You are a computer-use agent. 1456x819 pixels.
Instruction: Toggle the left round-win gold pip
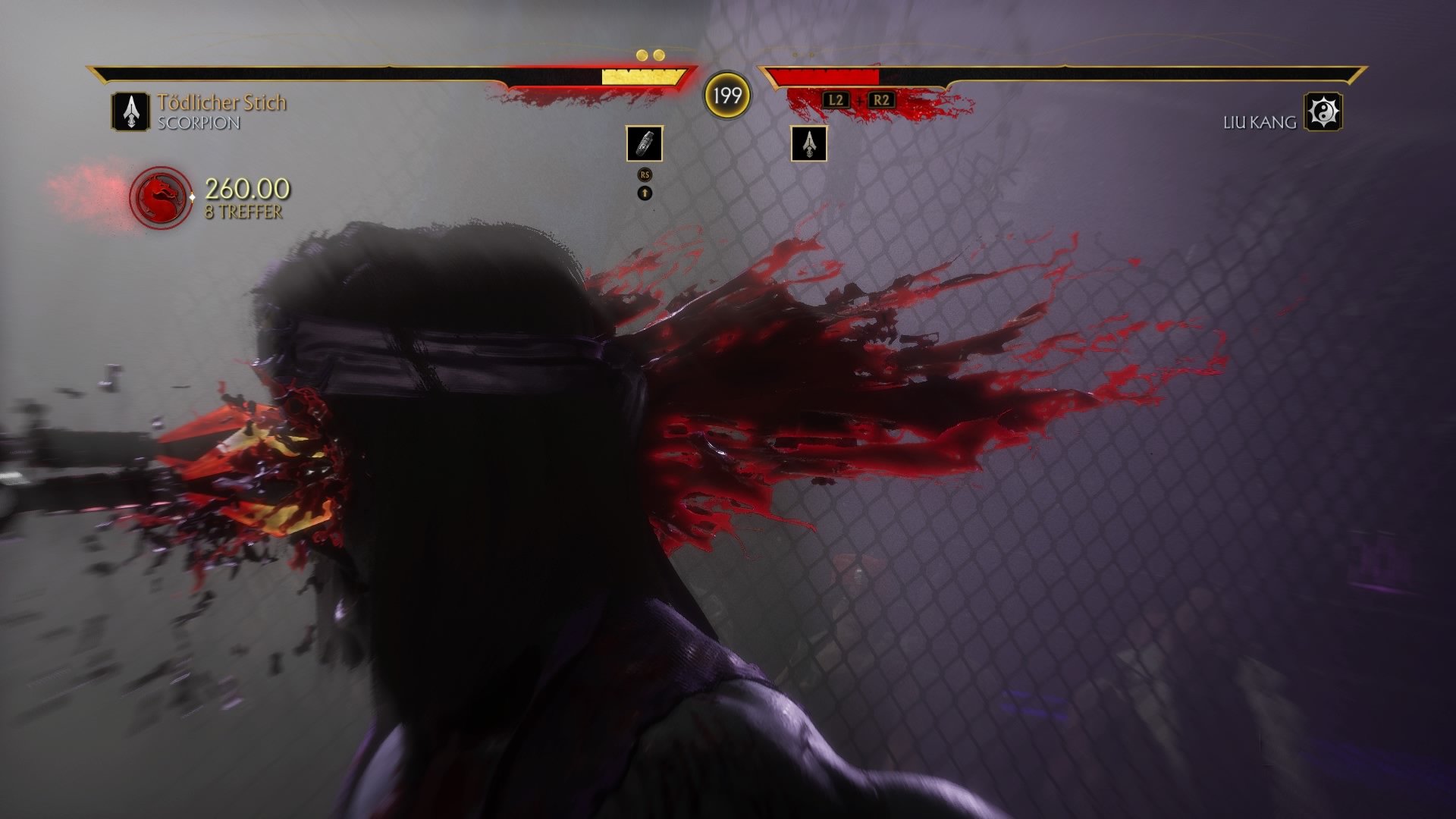(x=644, y=55)
